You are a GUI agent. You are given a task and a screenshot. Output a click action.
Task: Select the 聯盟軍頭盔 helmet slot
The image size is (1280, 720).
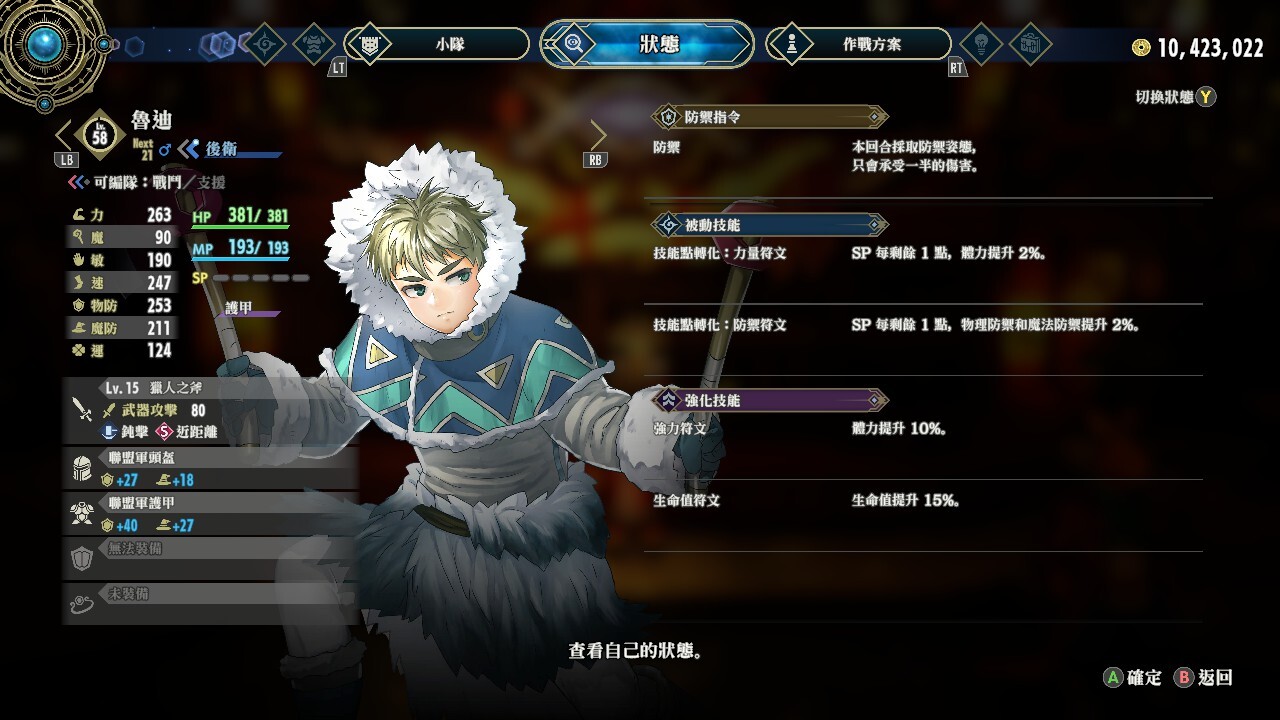[x=210, y=469]
